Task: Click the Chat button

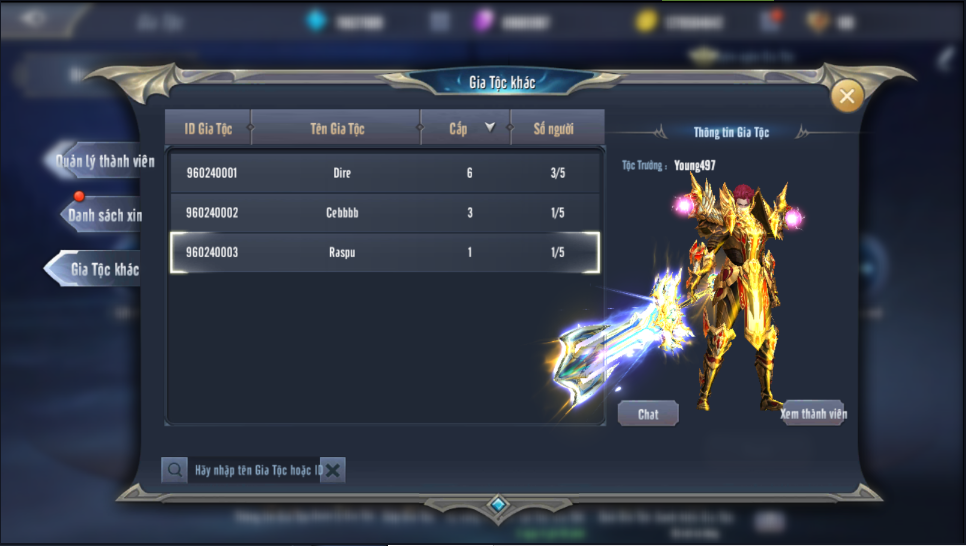Action: 648,414
